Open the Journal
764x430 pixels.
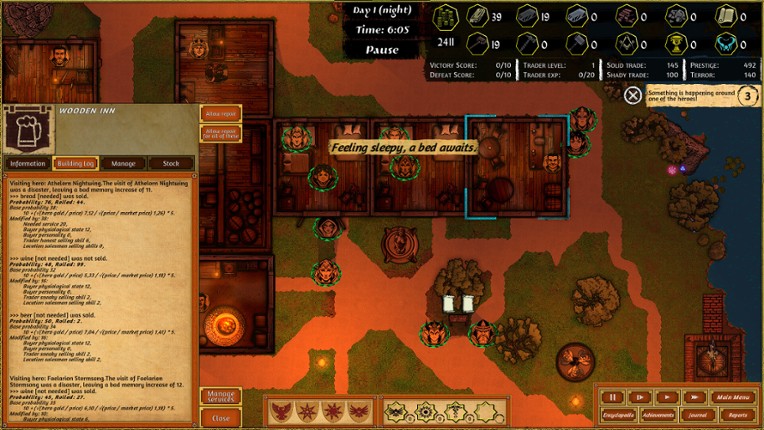700,414
